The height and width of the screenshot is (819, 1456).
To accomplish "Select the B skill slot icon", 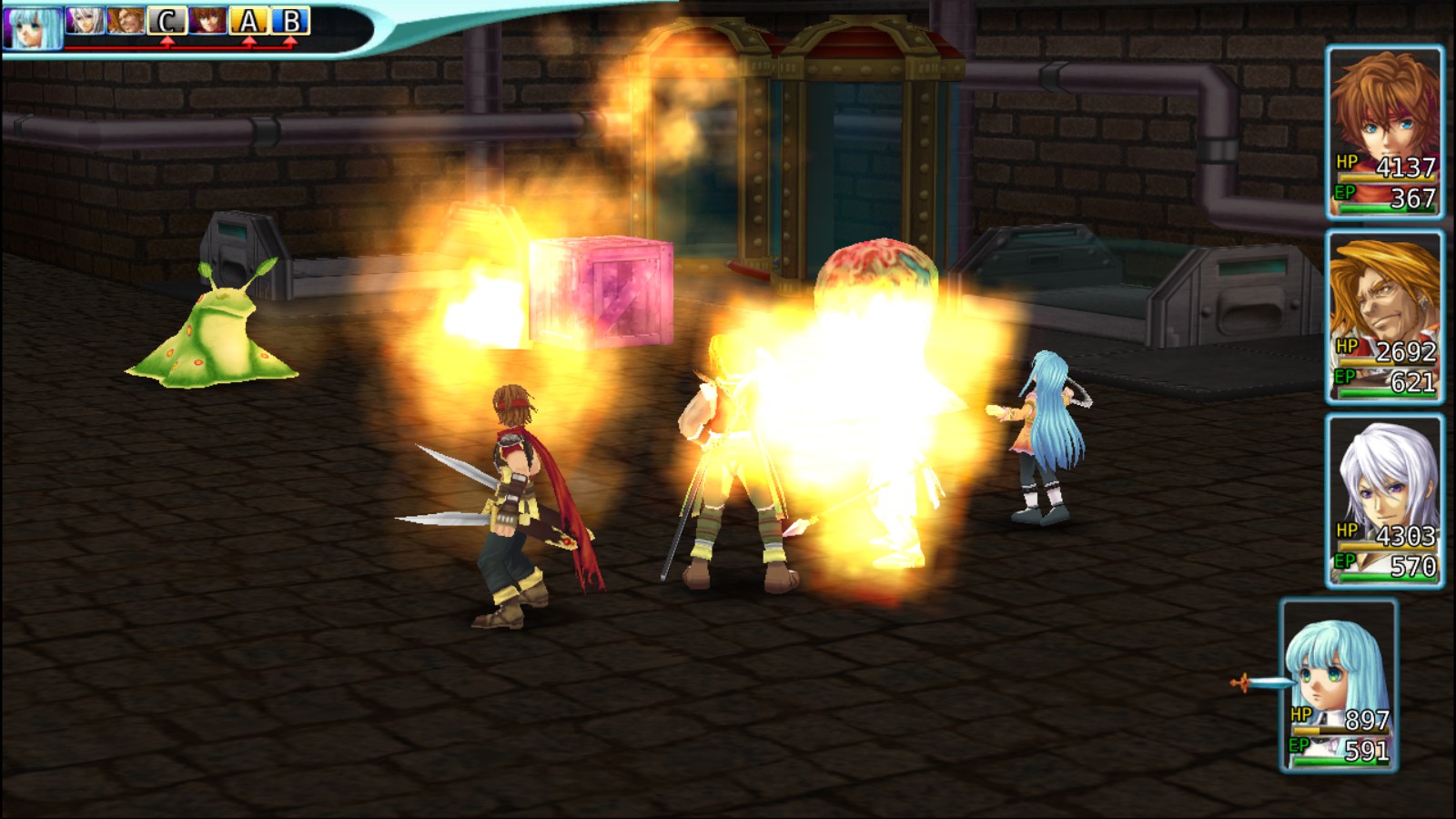I will pos(290,20).
